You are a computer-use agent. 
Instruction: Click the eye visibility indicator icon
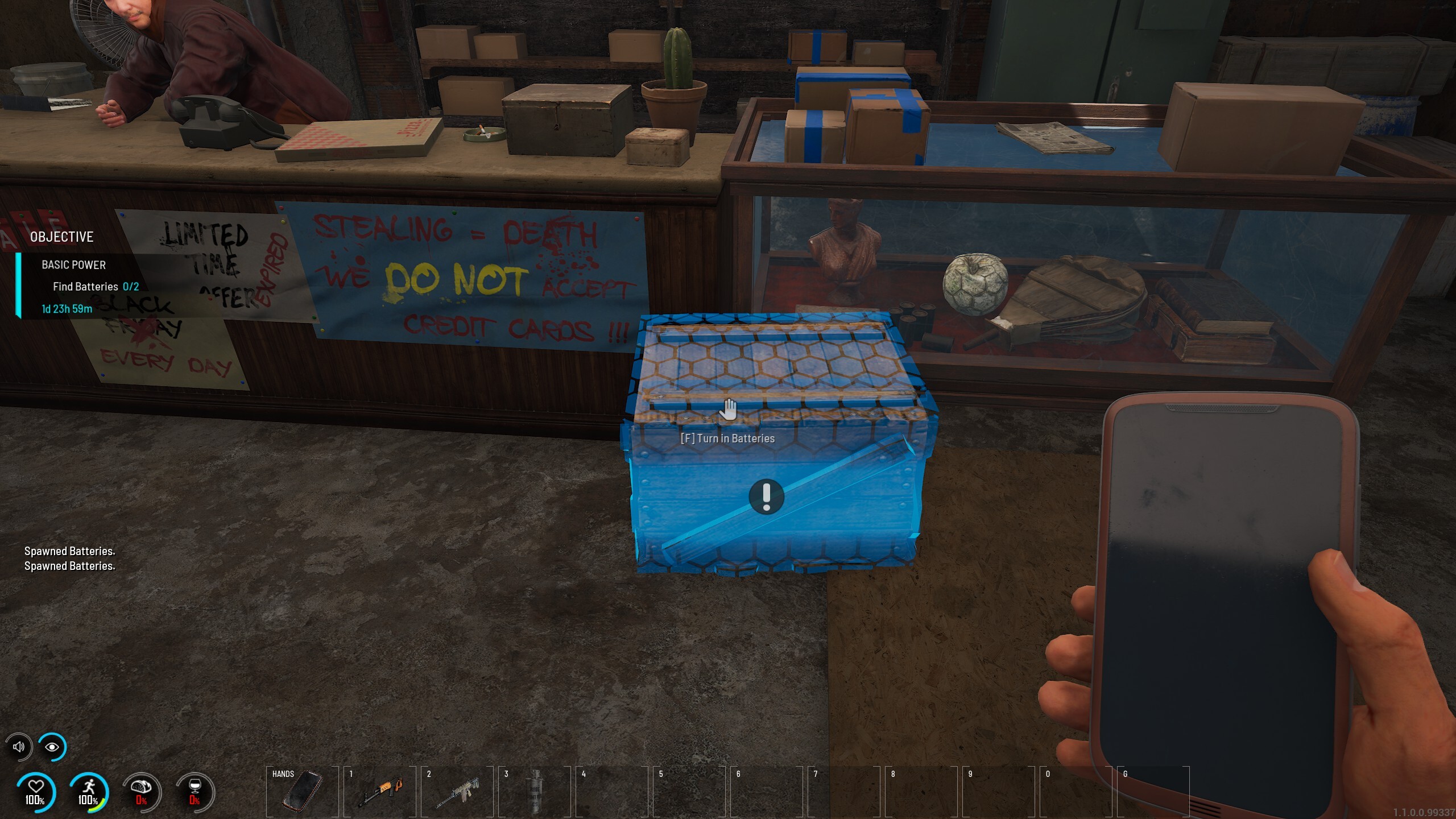[52, 747]
